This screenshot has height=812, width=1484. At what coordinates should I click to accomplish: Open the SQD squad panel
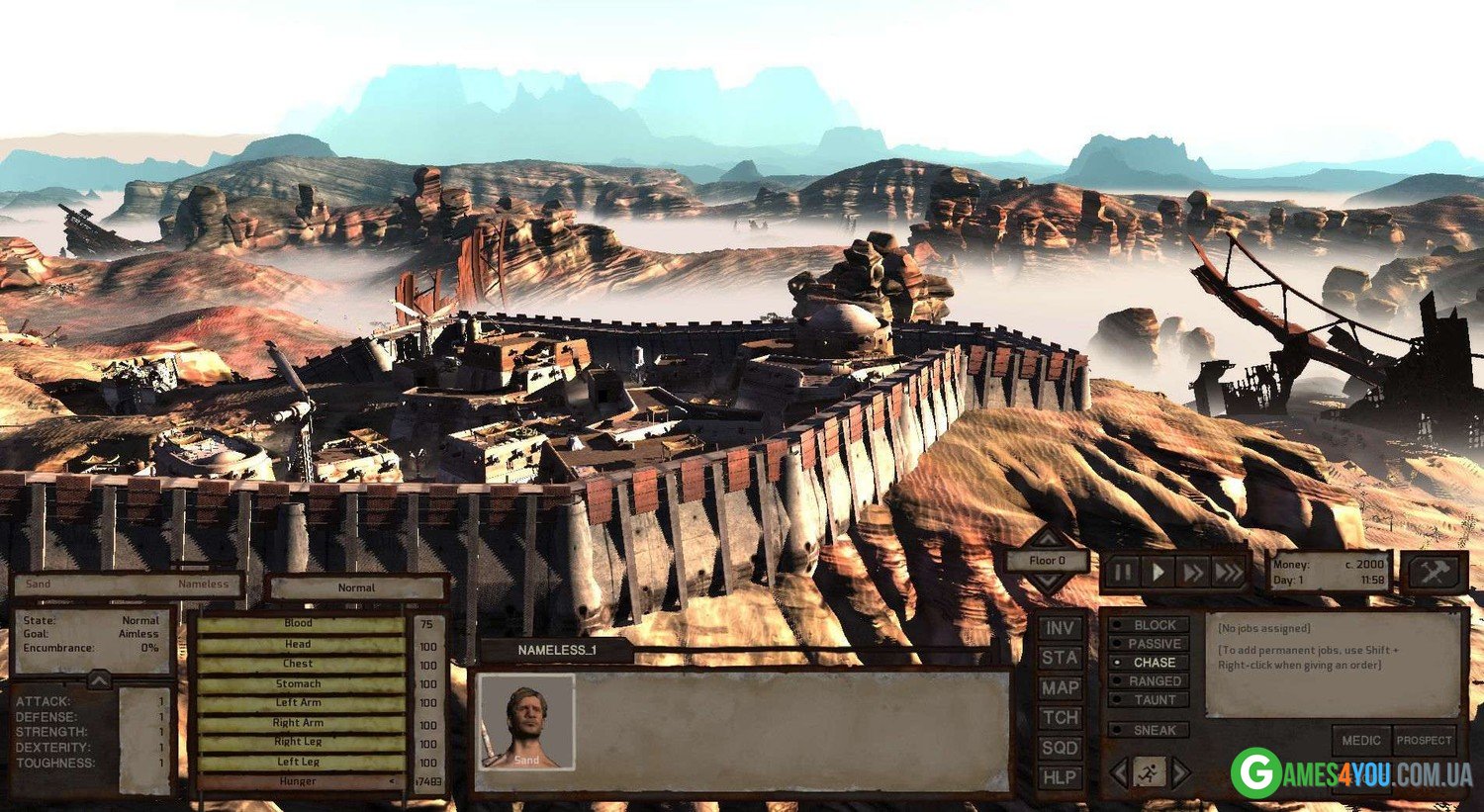tap(1060, 748)
